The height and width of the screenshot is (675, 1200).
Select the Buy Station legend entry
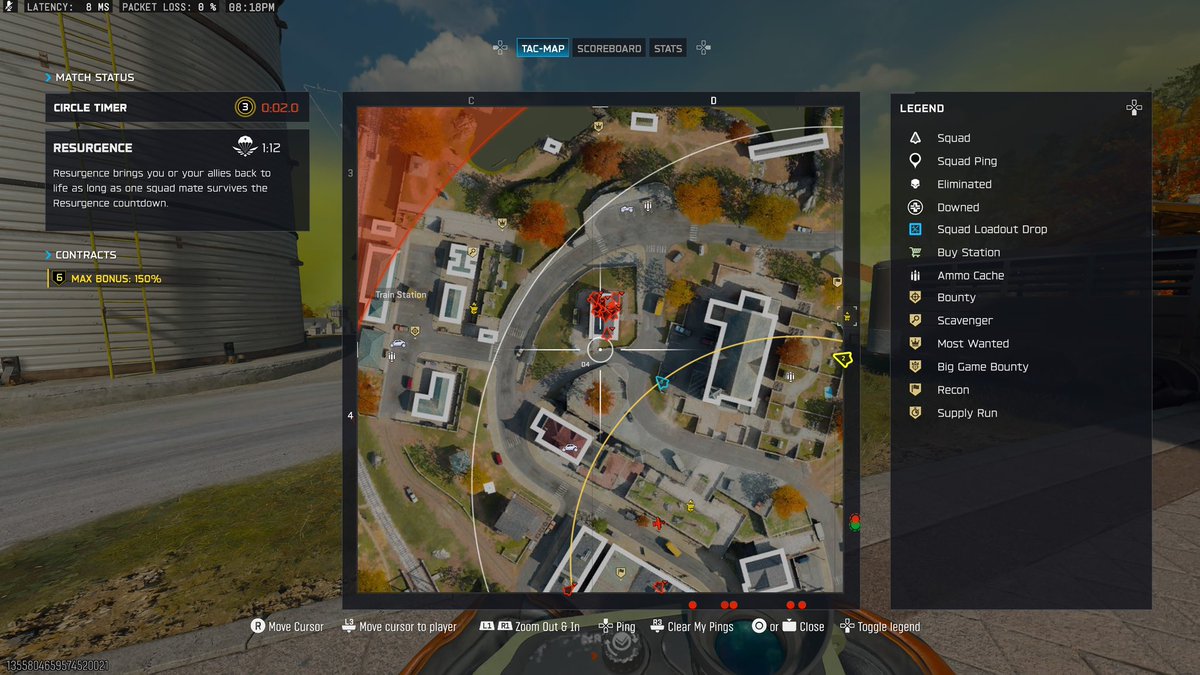[968, 252]
